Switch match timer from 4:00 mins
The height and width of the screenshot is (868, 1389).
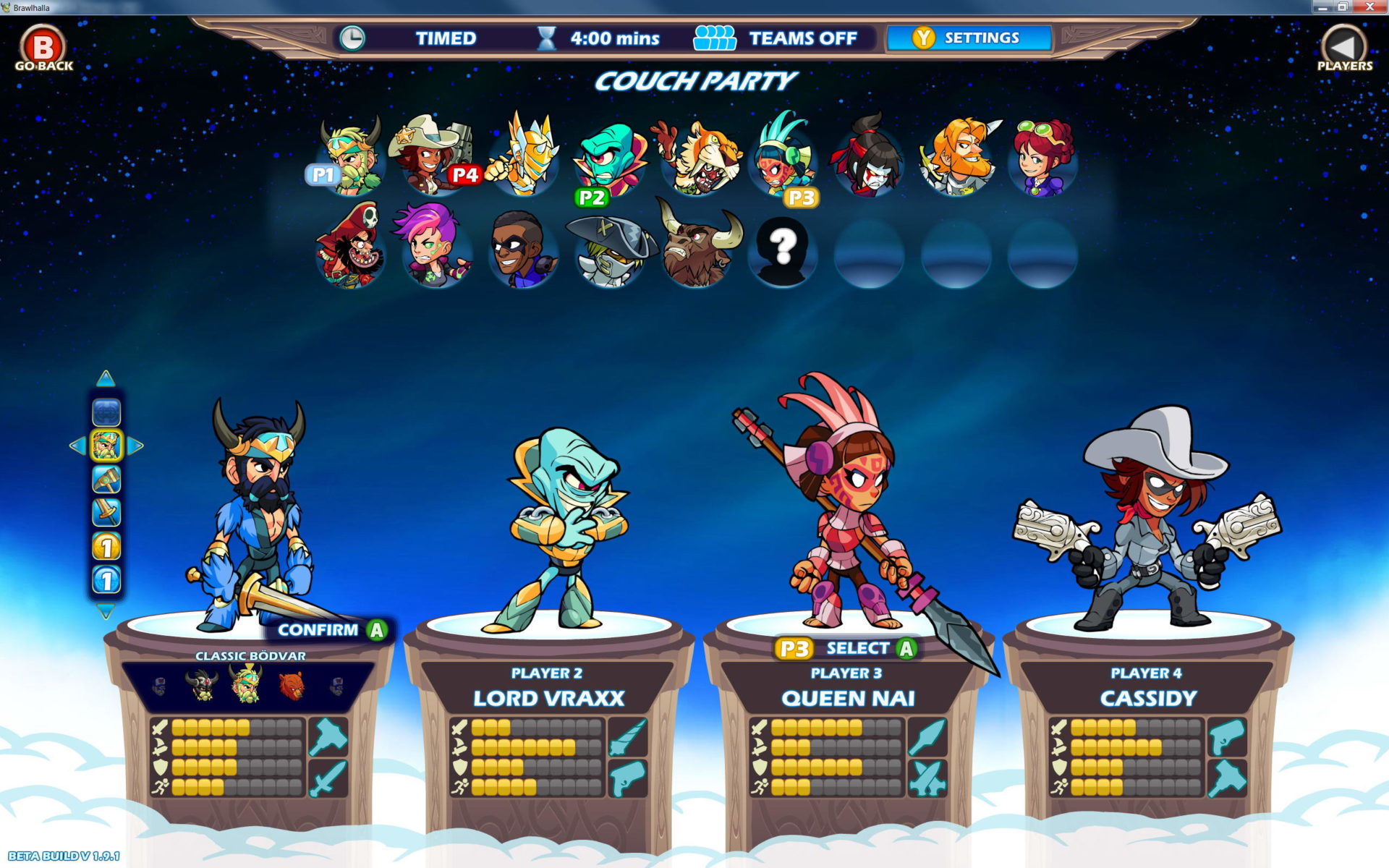613,38
